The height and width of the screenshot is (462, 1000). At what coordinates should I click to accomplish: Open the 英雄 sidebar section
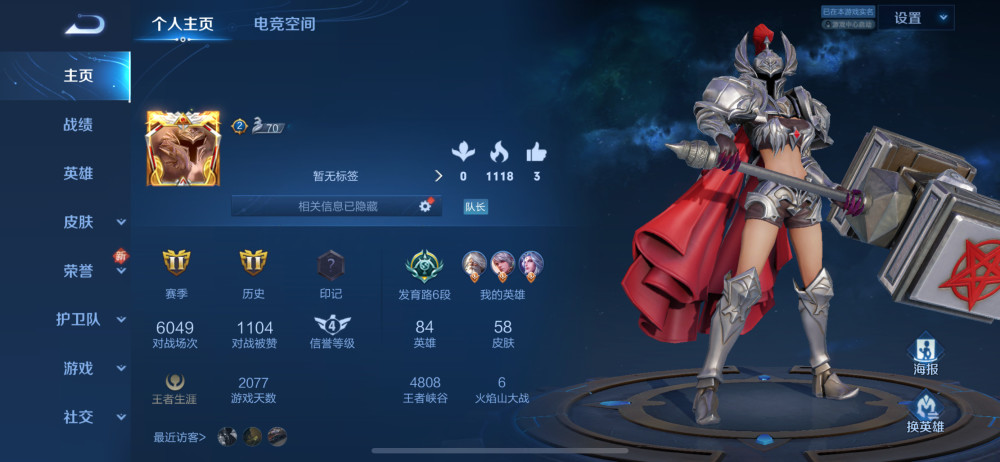point(78,173)
